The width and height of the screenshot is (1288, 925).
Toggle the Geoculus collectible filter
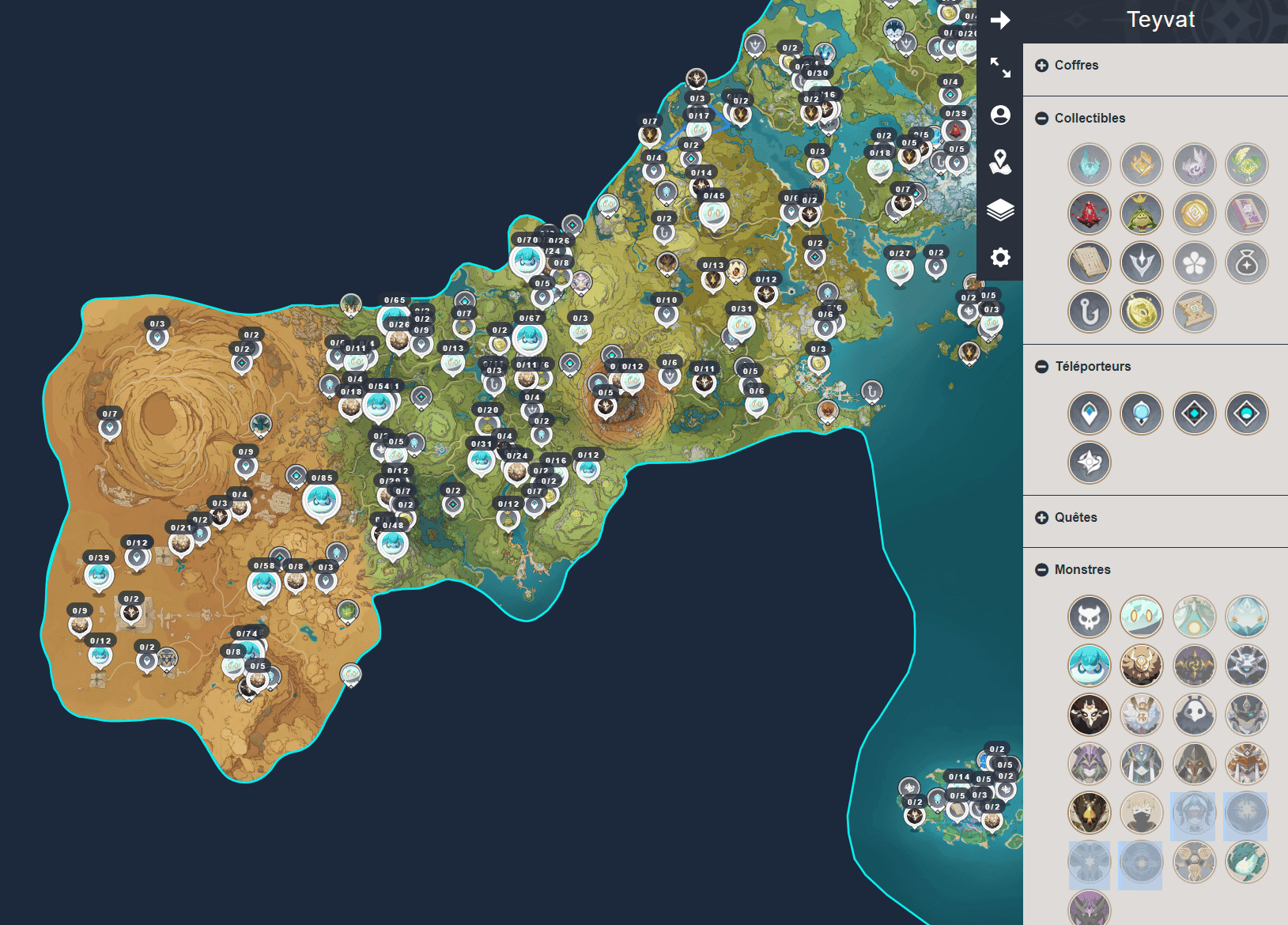(x=1141, y=164)
